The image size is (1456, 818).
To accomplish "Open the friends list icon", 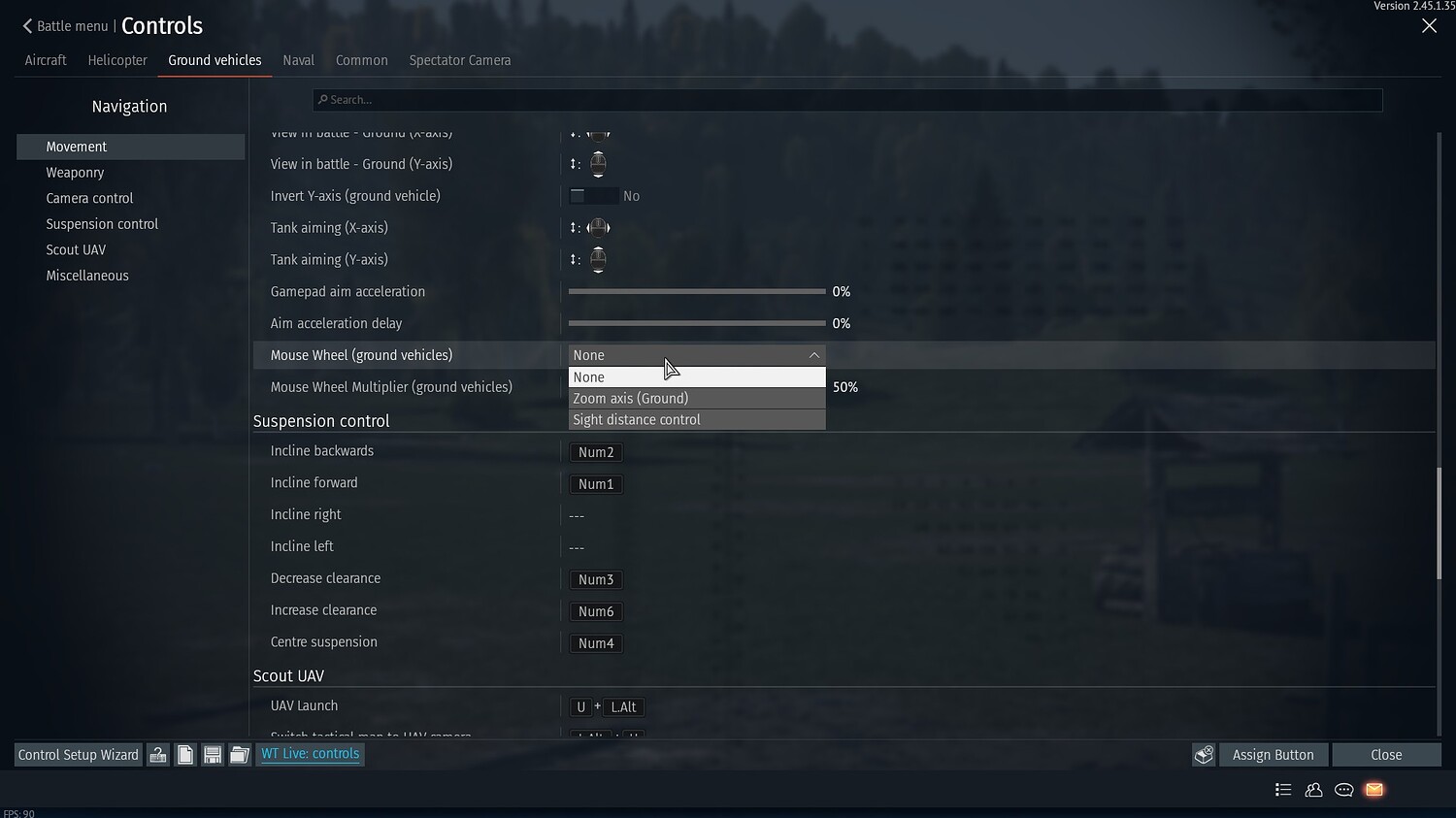I will point(1313,790).
